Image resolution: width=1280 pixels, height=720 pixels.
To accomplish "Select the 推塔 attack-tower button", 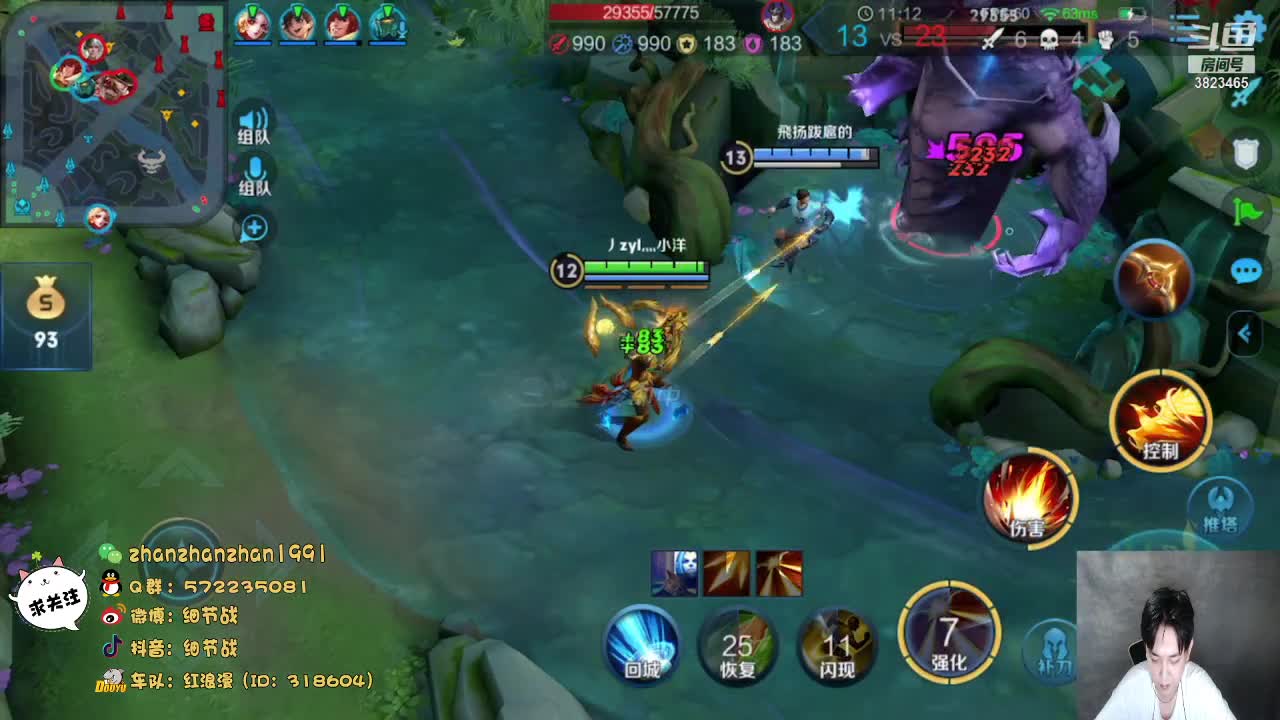I will 1220,506.
